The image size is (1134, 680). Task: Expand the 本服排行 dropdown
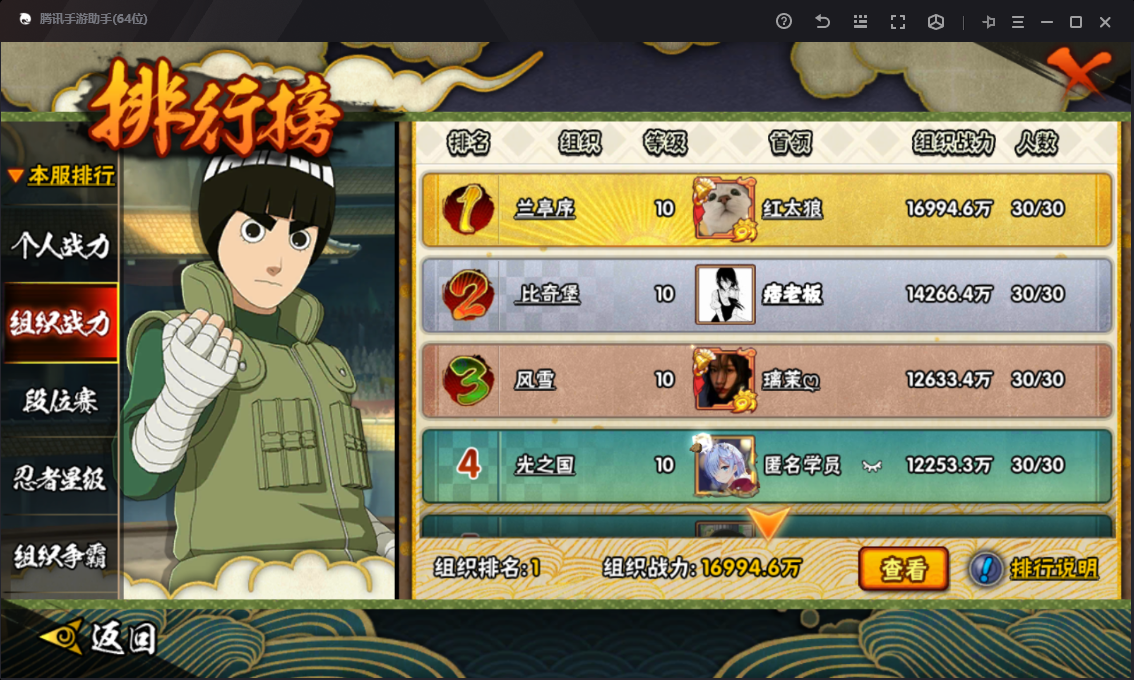click(x=61, y=176)
